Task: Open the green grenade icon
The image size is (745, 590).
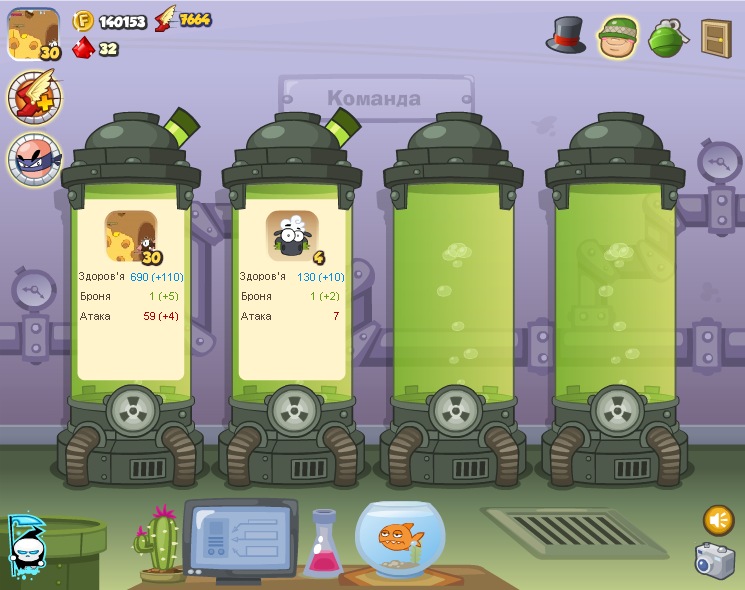Action: click(666, 37)
